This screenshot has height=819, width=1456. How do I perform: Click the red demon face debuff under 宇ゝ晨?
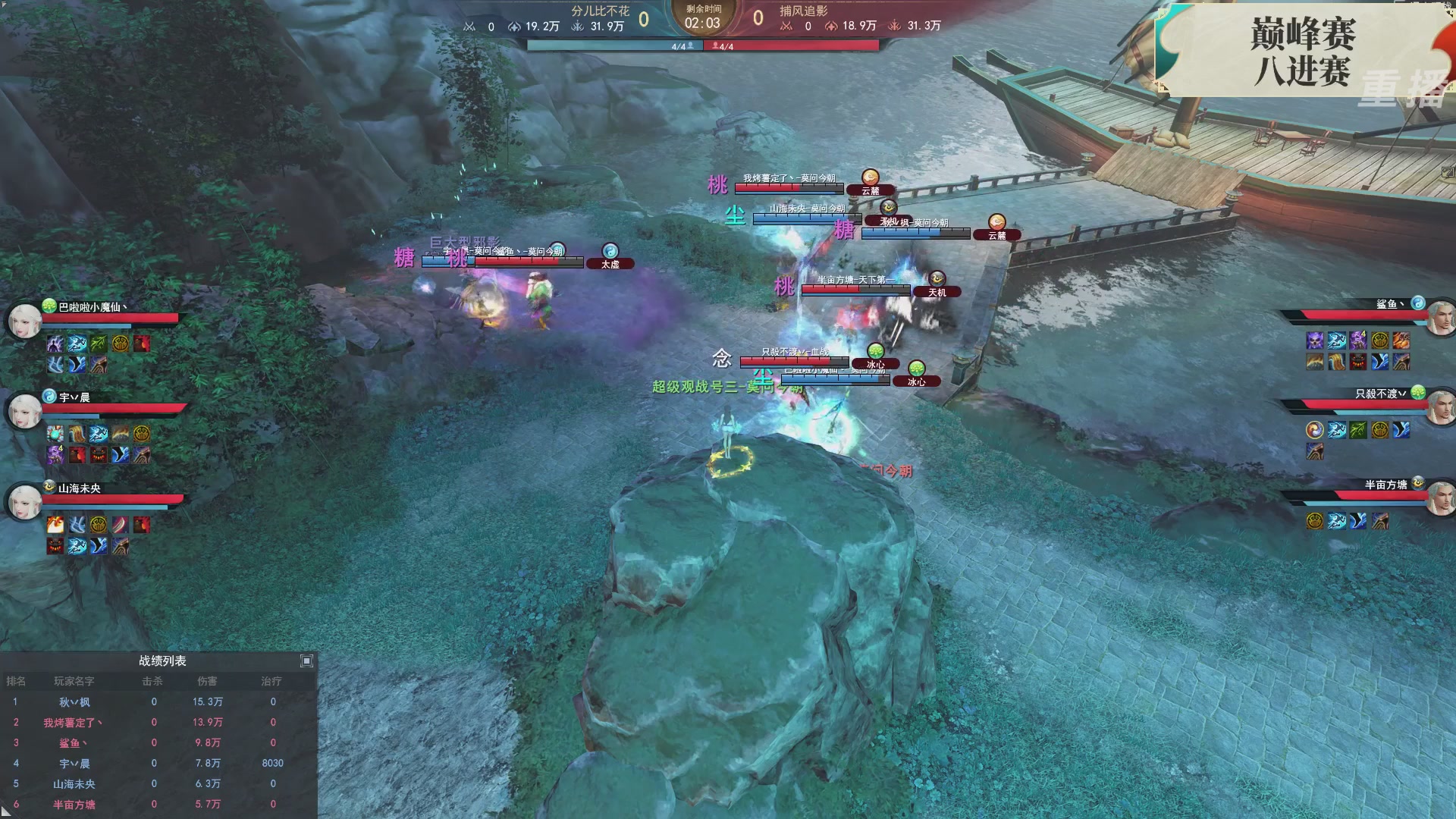99,456
